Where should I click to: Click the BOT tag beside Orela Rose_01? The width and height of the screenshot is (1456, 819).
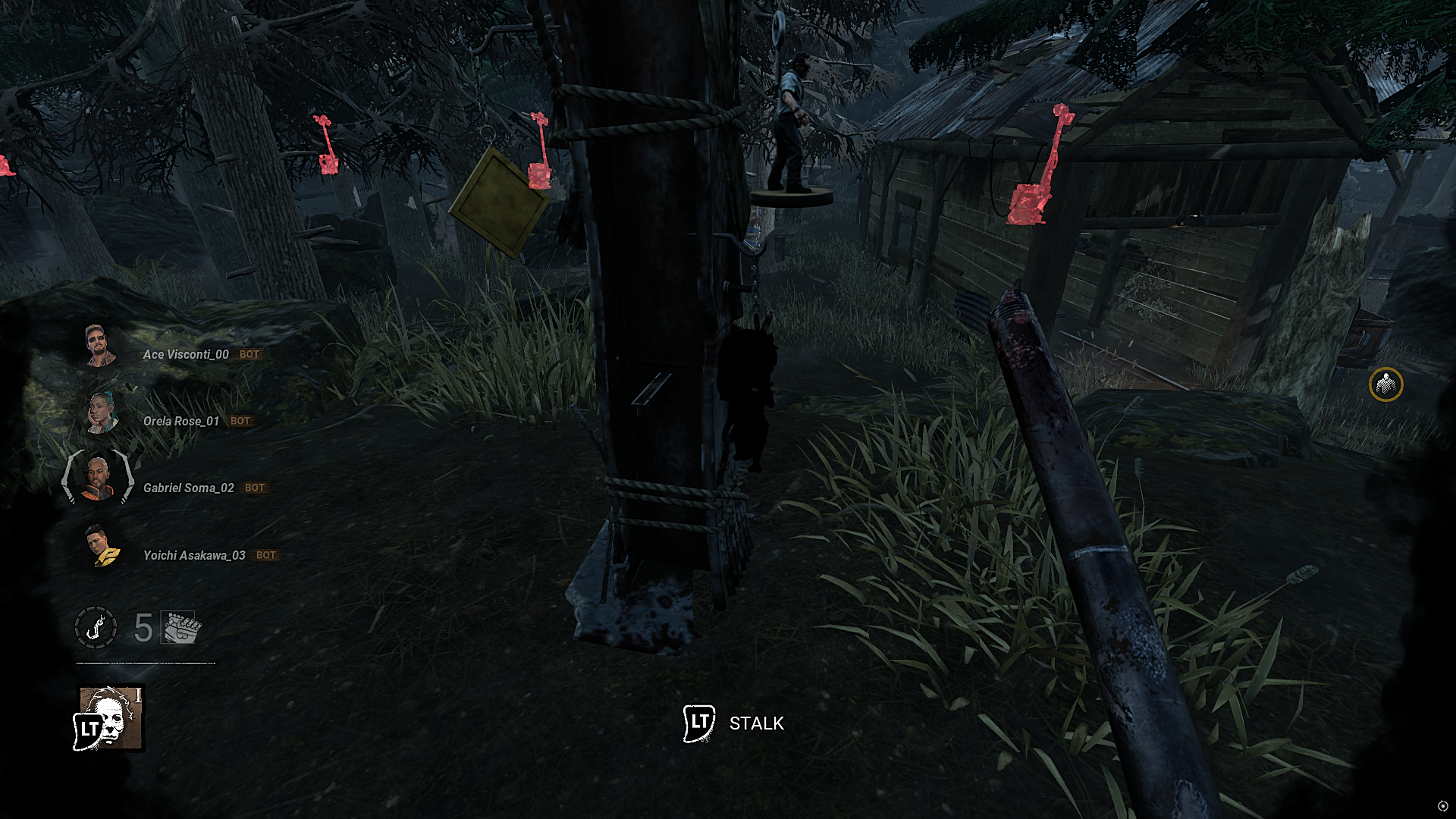pos(240,421)
